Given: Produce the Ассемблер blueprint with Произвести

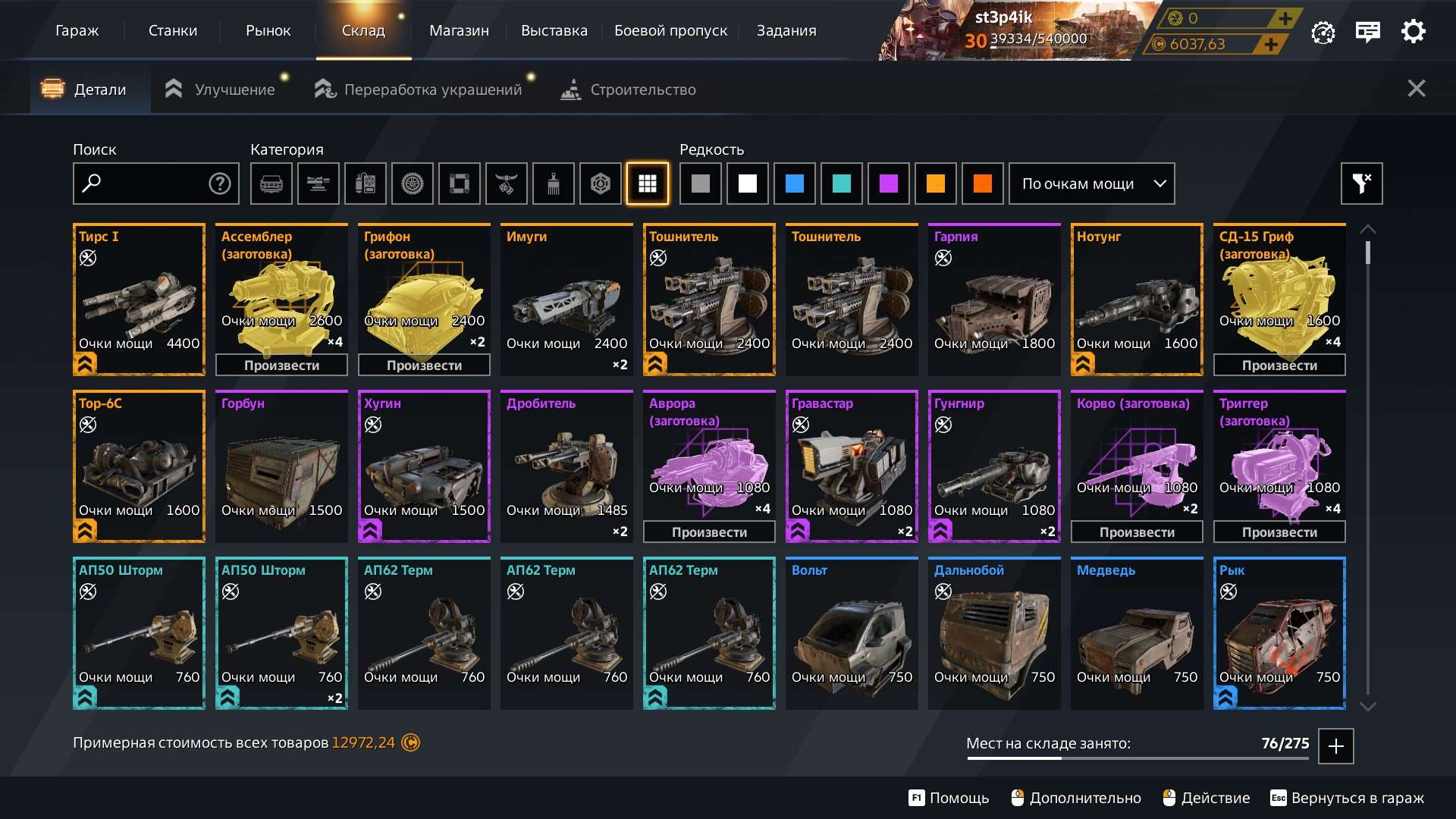Looking at the screenshot, I should coord(281,366).
